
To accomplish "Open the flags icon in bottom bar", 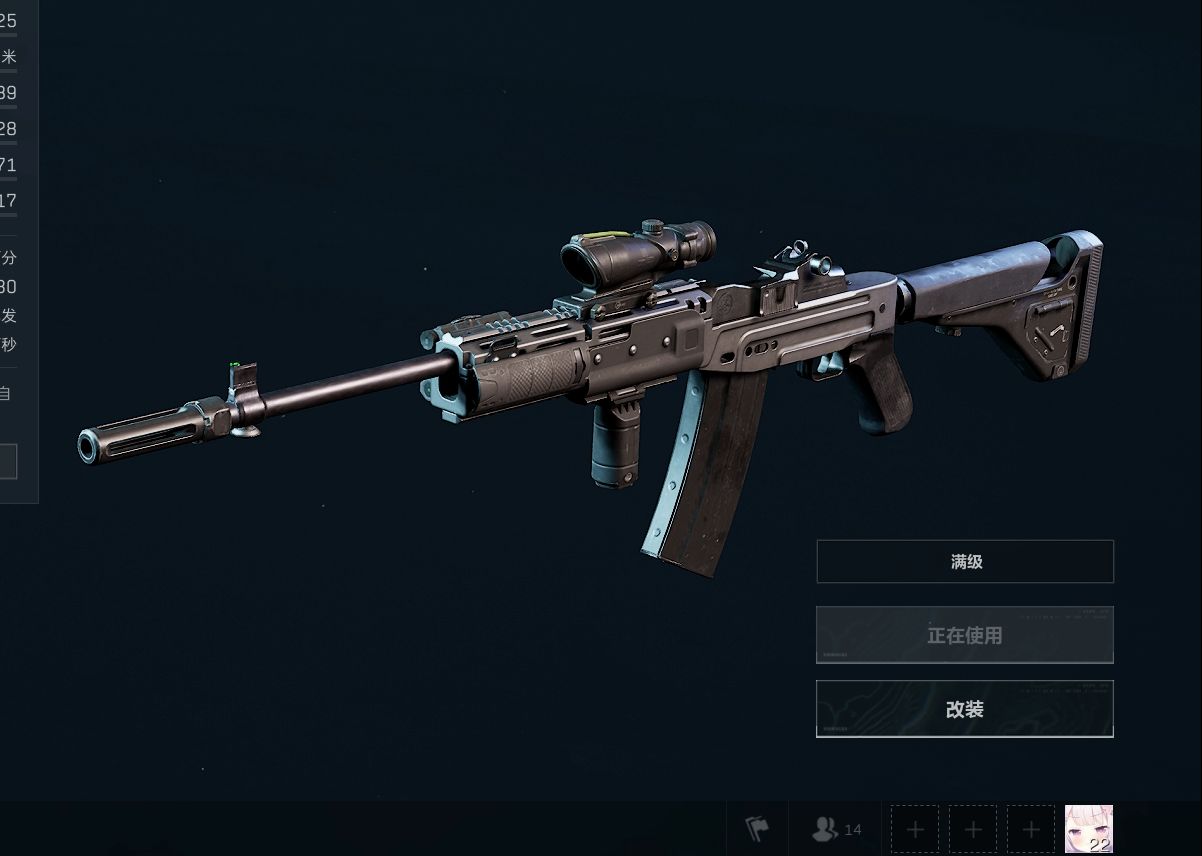I will click(757, 829).
